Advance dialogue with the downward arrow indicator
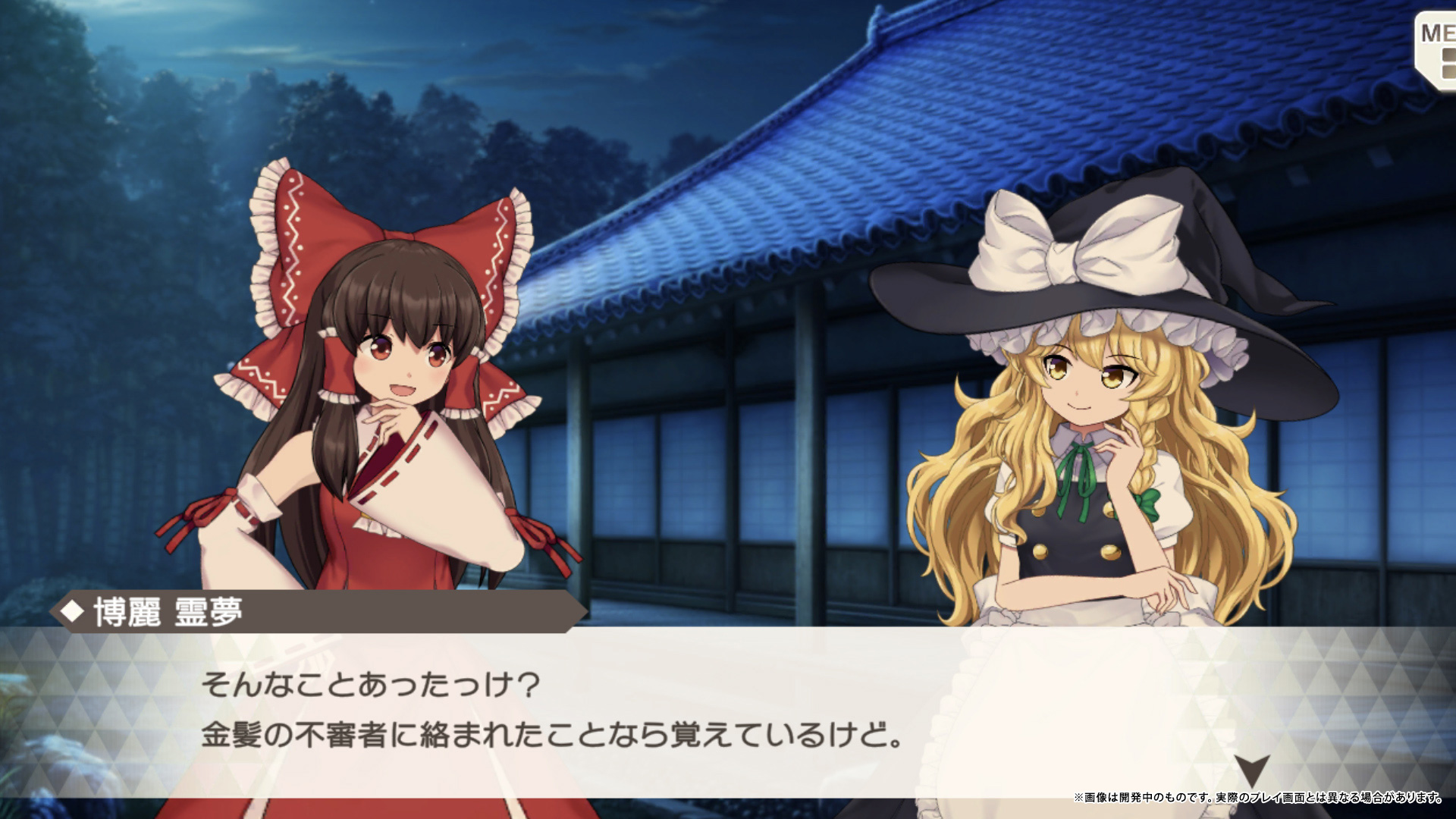This screenshot has width=1456, height=819. tap(1251, 769)
